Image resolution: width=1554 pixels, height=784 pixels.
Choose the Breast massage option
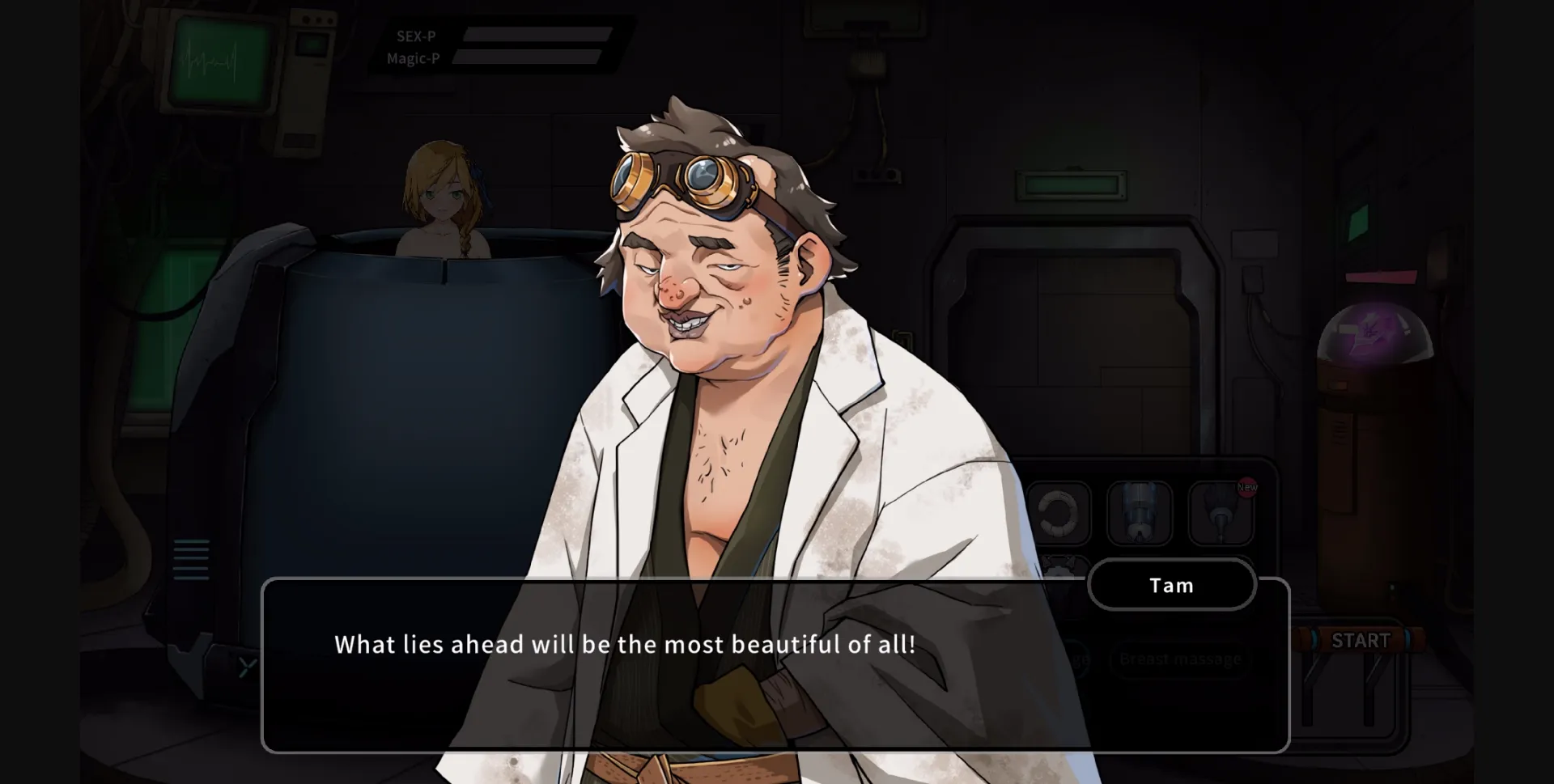point(1180,659)
